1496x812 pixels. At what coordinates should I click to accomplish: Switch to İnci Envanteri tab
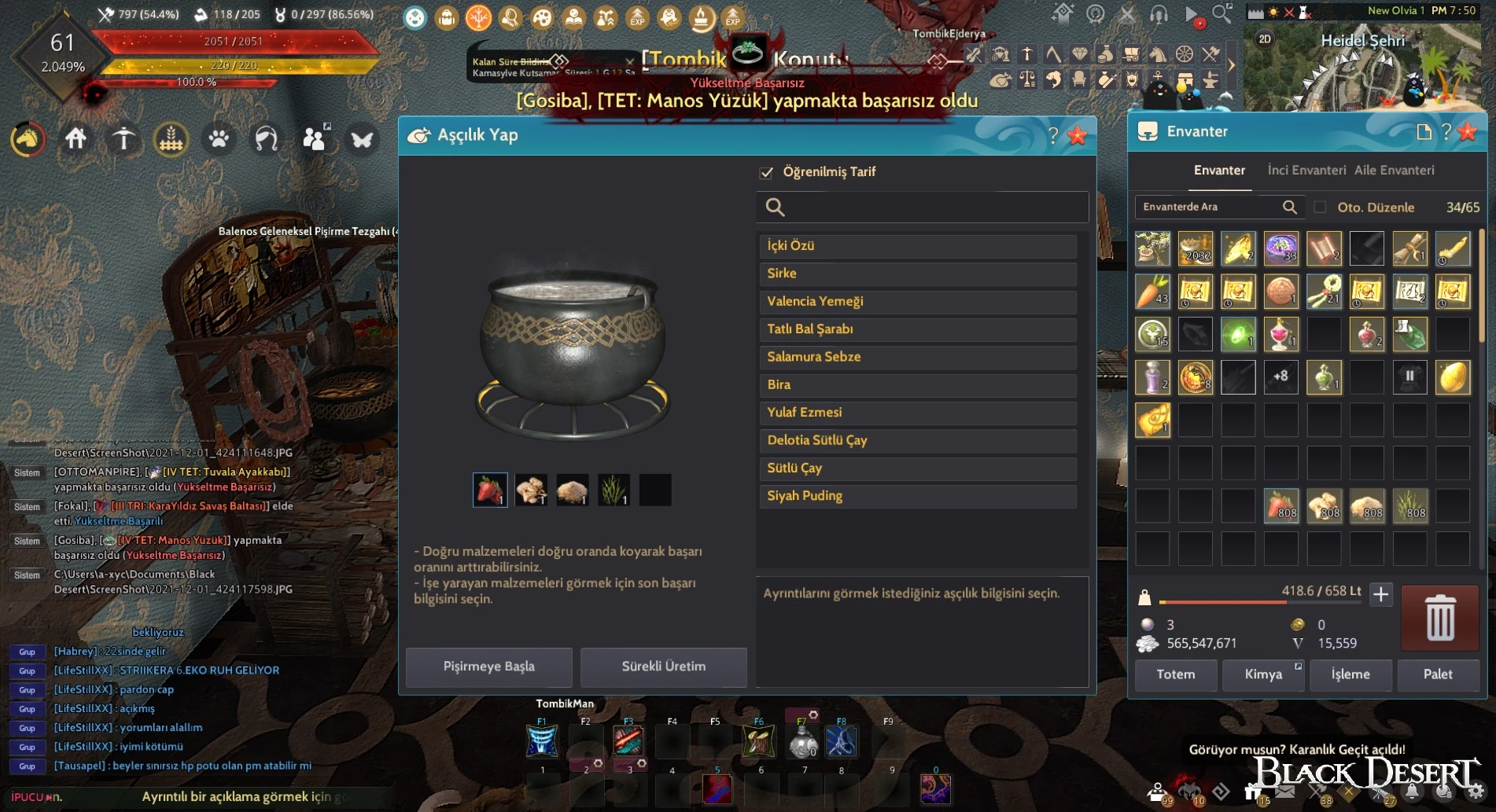tap(1306, 170)
